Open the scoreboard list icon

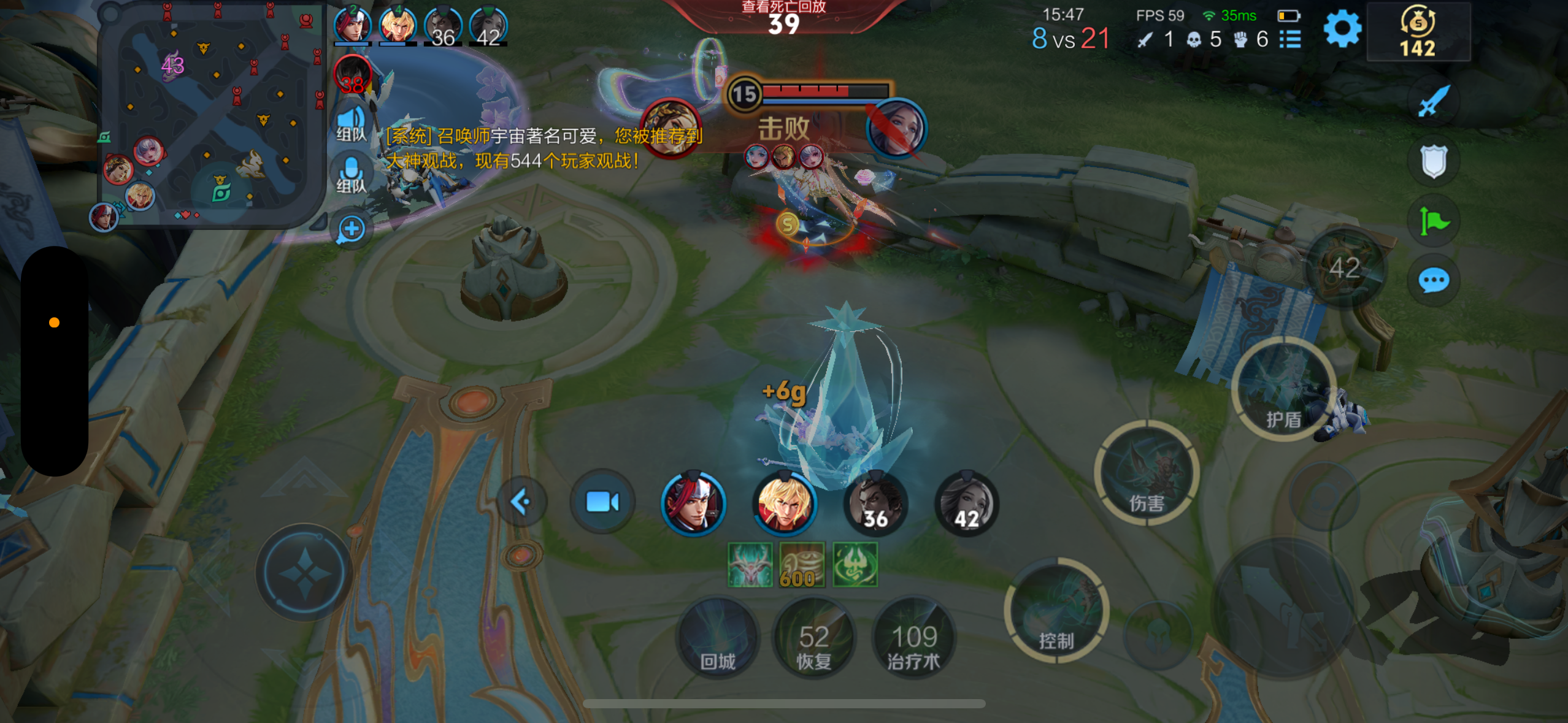pos(1291,40)
